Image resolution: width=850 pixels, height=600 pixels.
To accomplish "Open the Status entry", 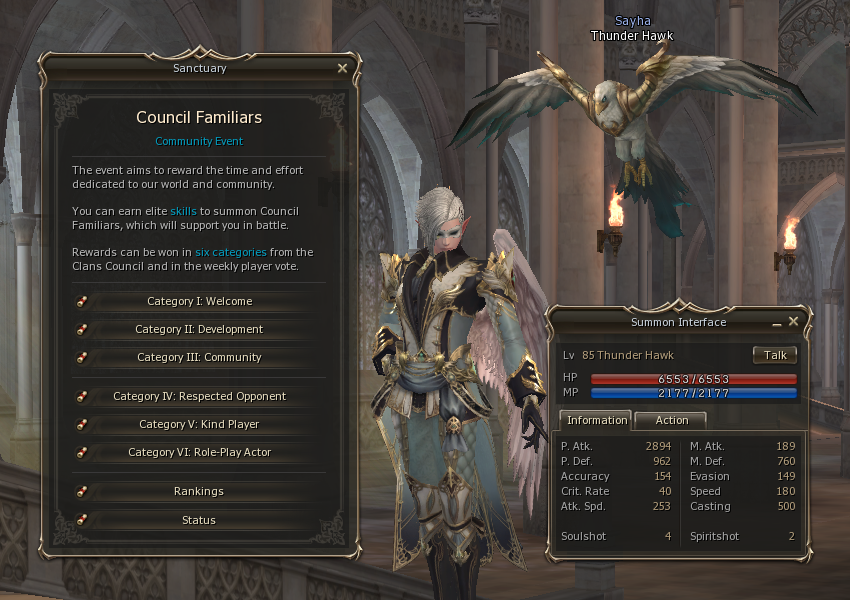I will [199, 520].
